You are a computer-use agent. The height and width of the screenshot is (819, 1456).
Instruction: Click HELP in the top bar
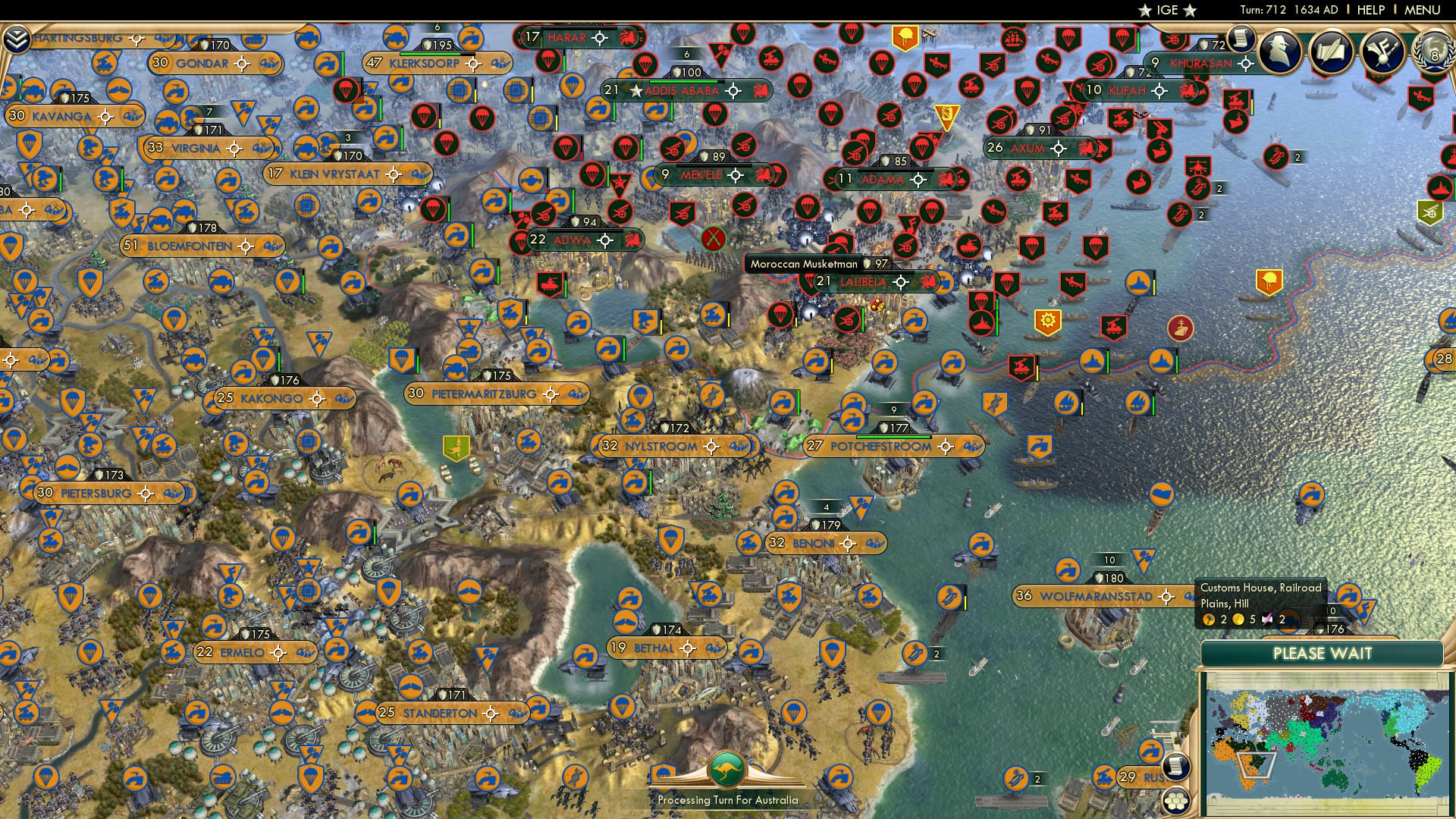1370,10
